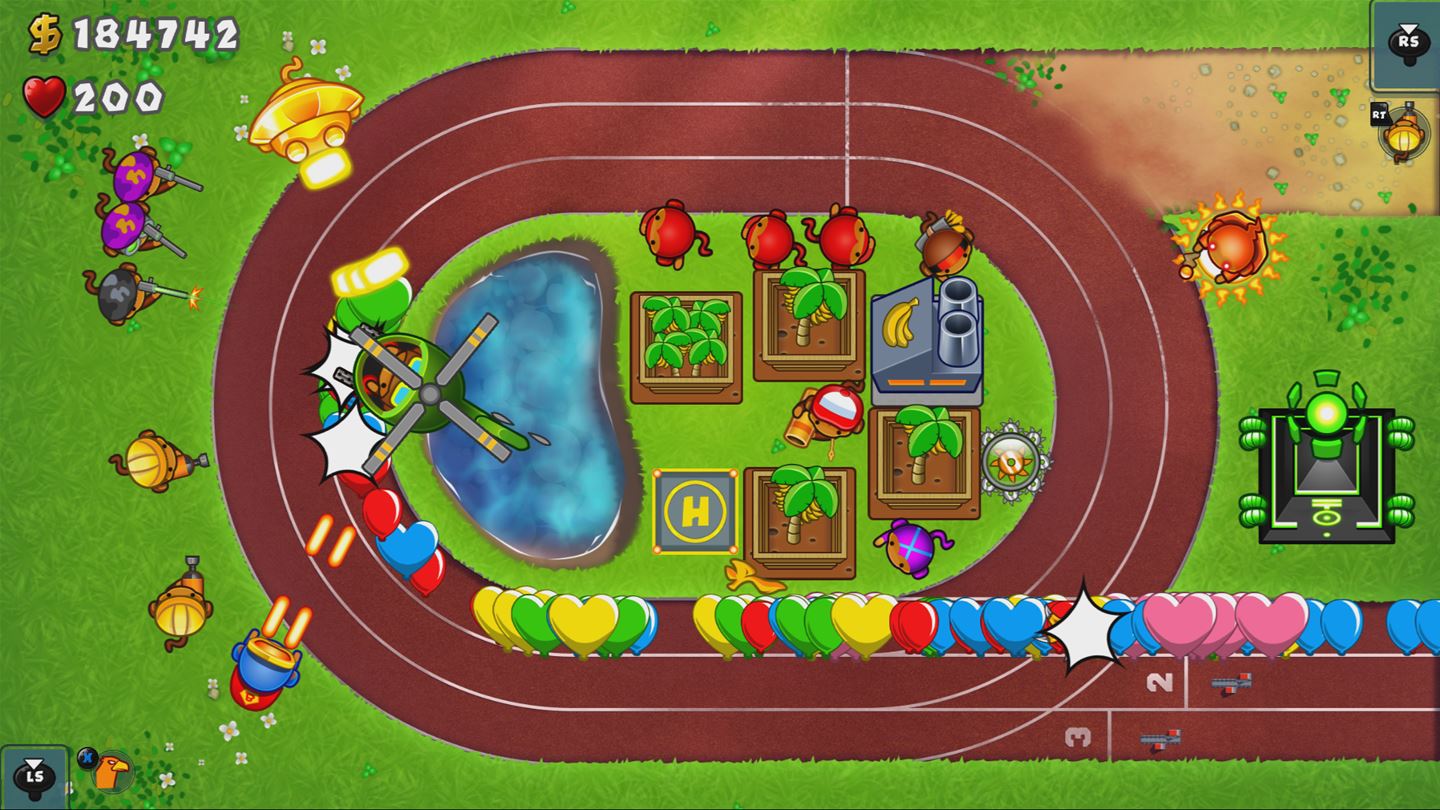Open the Spike Factory beside the farms
Image resolution: width=1440 pixels, height=810 pixels.
pos(1010,458)
